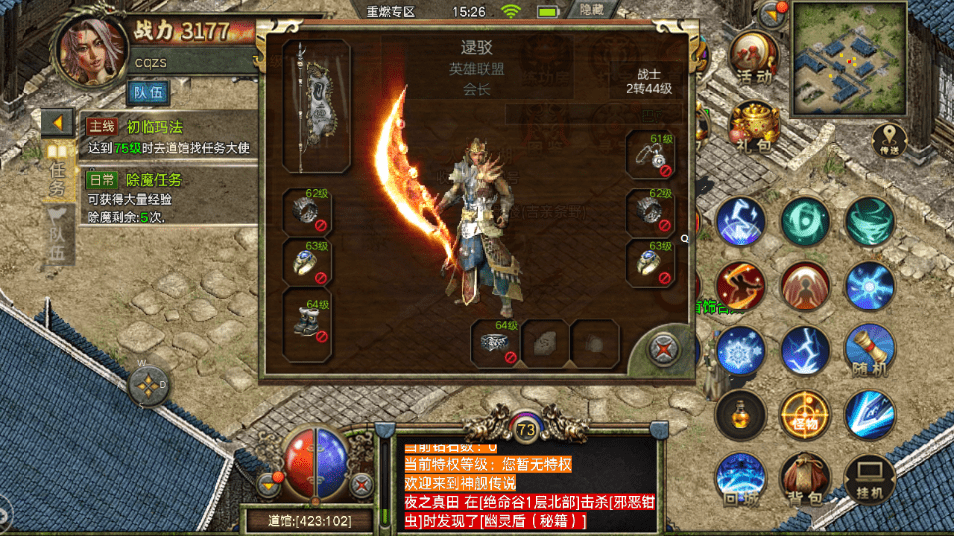Use the yellow potion quick slot
Screen dimensions: 954x536
coord(740,413)
